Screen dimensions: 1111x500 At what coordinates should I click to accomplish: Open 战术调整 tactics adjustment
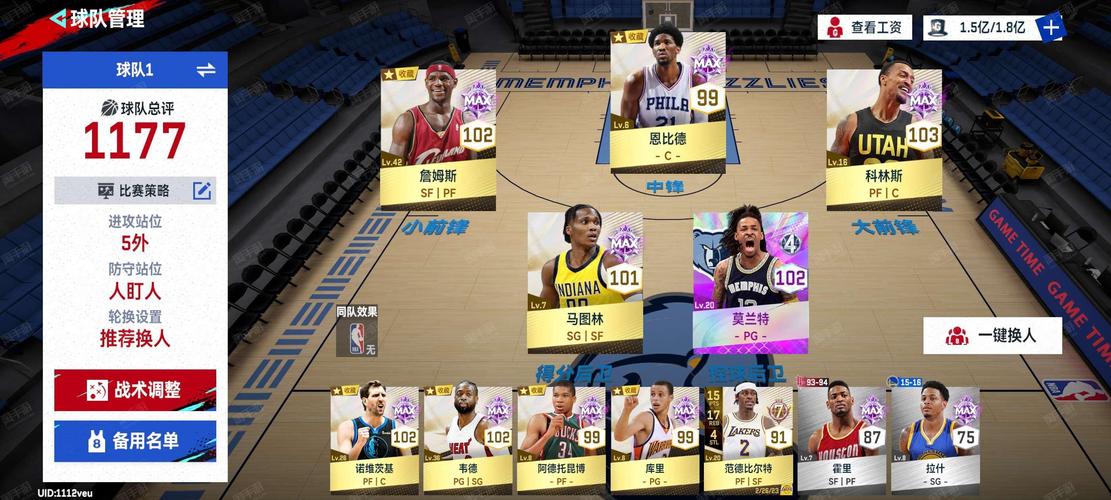point(135,390)
